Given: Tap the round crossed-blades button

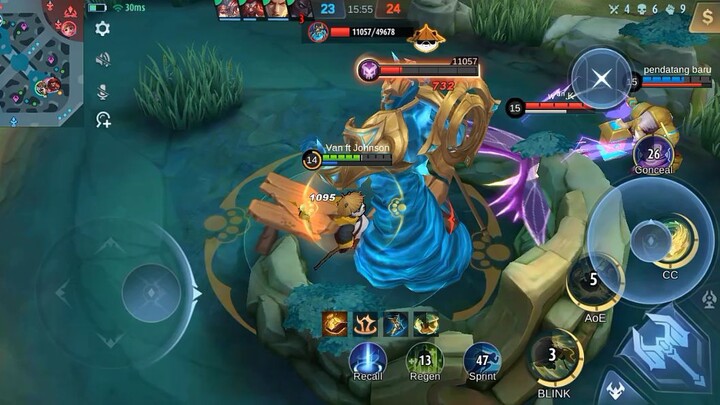Looking at the screenshot, I should coord(601,78).
